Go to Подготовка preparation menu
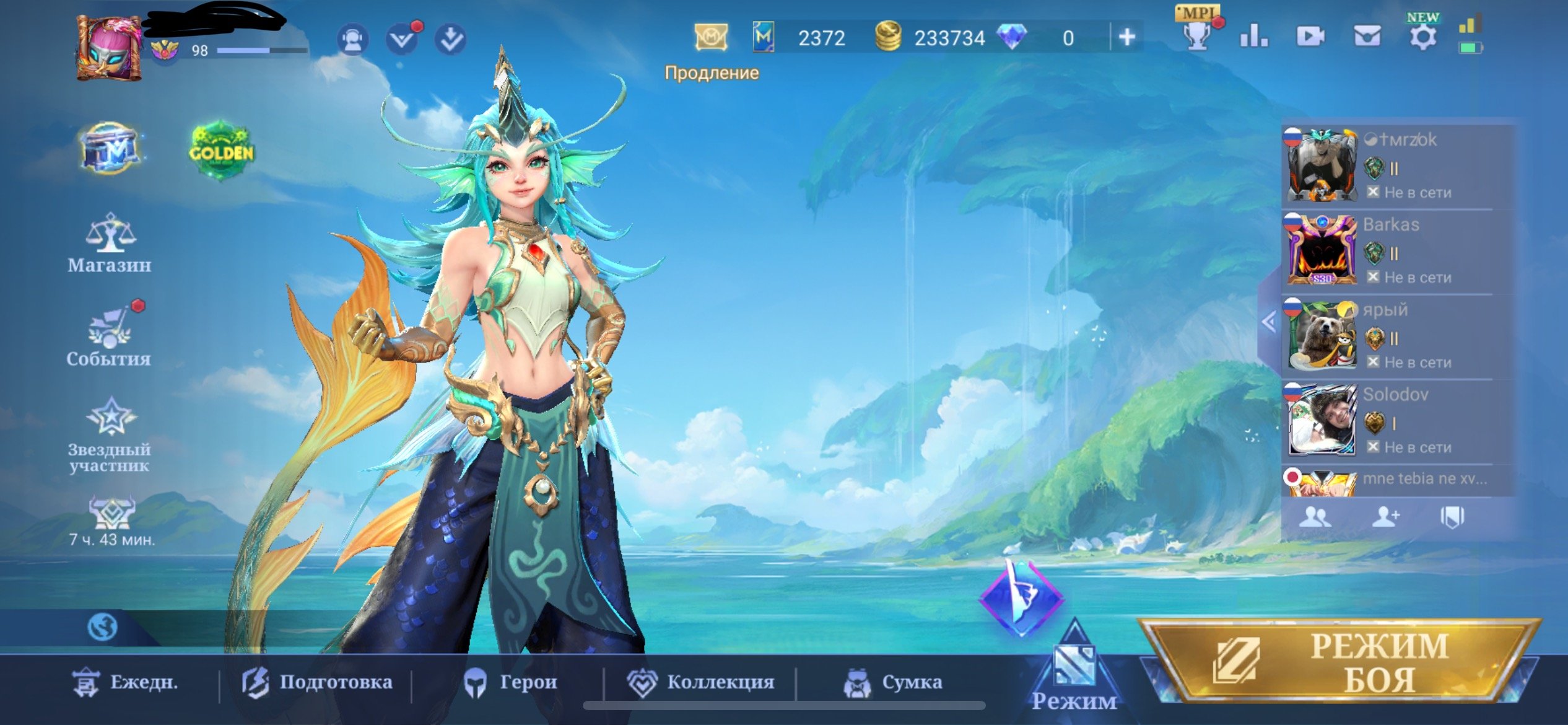Viewport: 1568px width, 725px height. [x=317, y=682]
